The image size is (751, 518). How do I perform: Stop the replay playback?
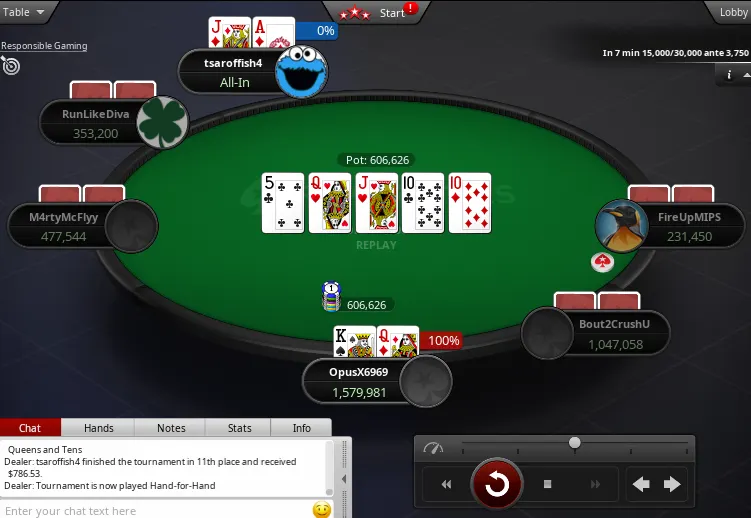tap(548, 485)
